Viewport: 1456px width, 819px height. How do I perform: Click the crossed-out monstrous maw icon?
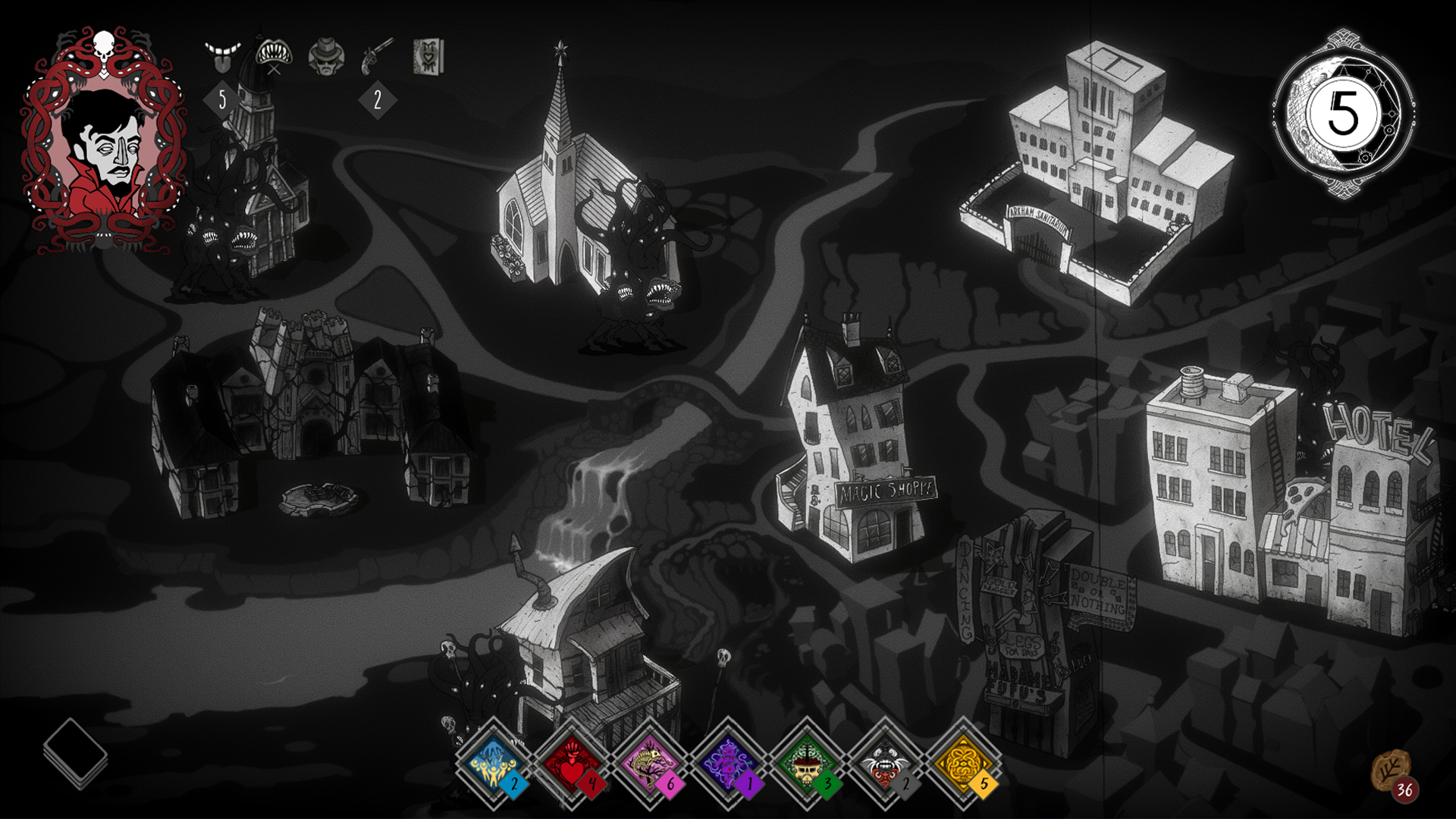(x=275, y=53)
